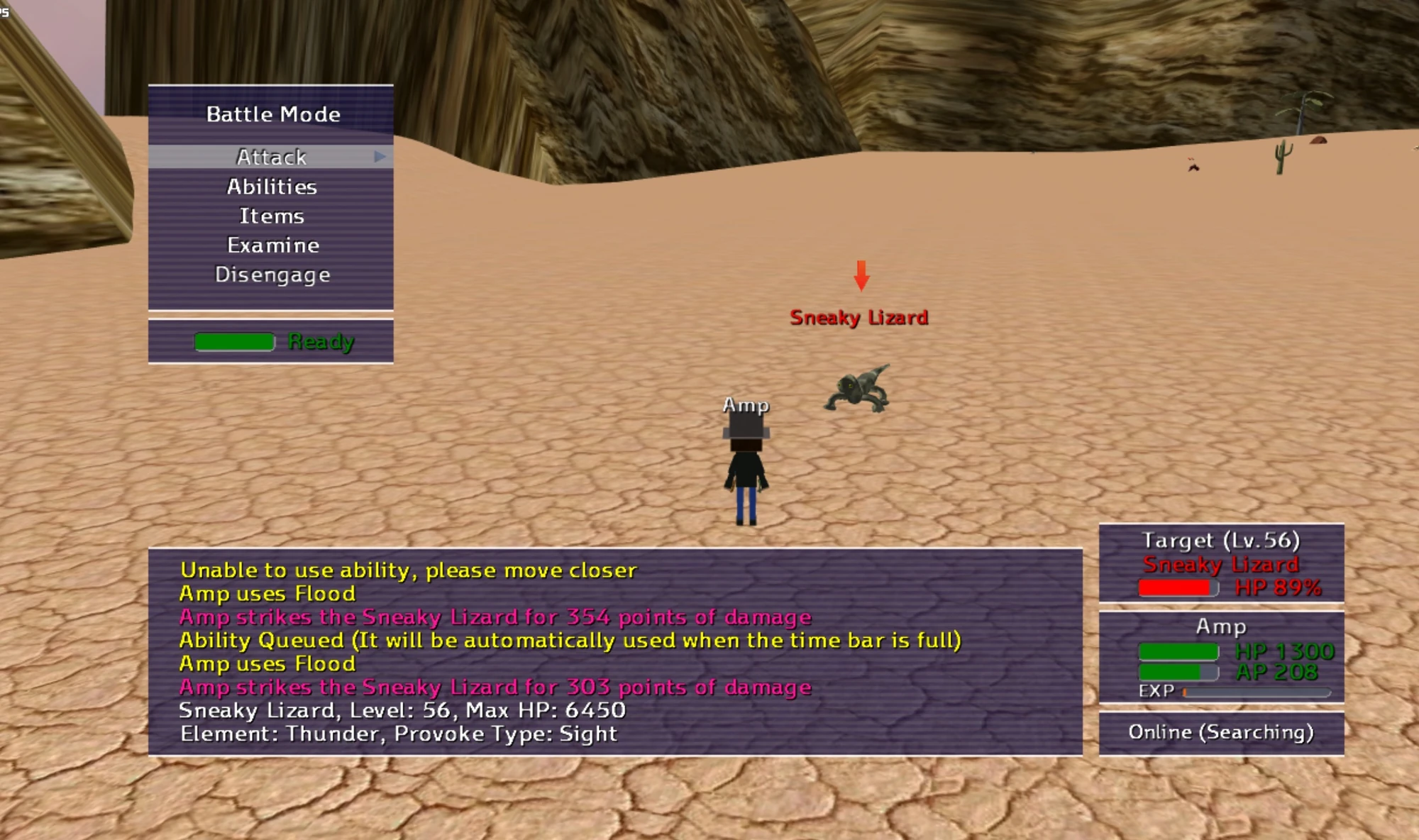Click the Battle Mode title bar
Viewport: 1419px width, 840px height.
pyautogui.click(x=272, y=114)
